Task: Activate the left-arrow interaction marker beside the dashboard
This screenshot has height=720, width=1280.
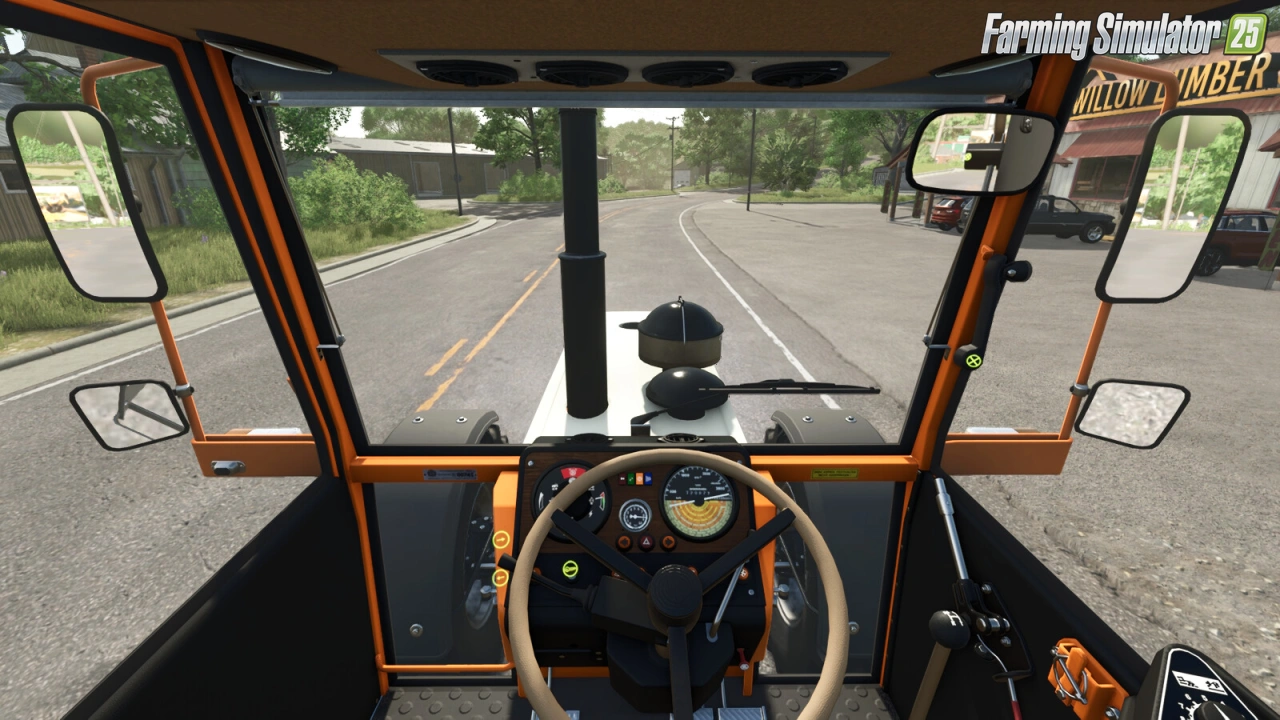Action: [499, 577]
